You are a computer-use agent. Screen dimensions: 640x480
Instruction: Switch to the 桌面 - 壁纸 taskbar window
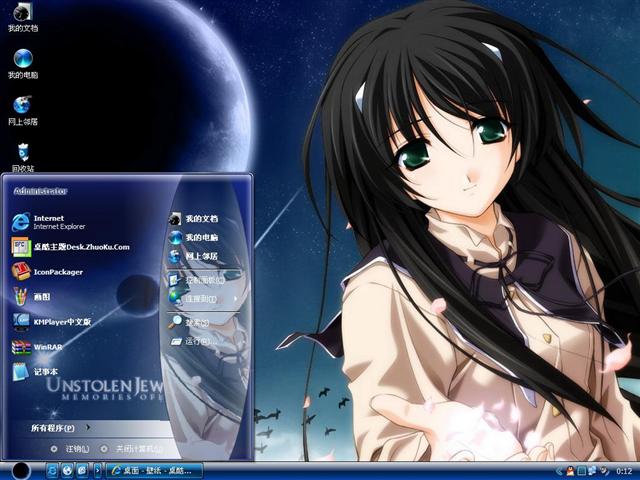tap(155, 470)
